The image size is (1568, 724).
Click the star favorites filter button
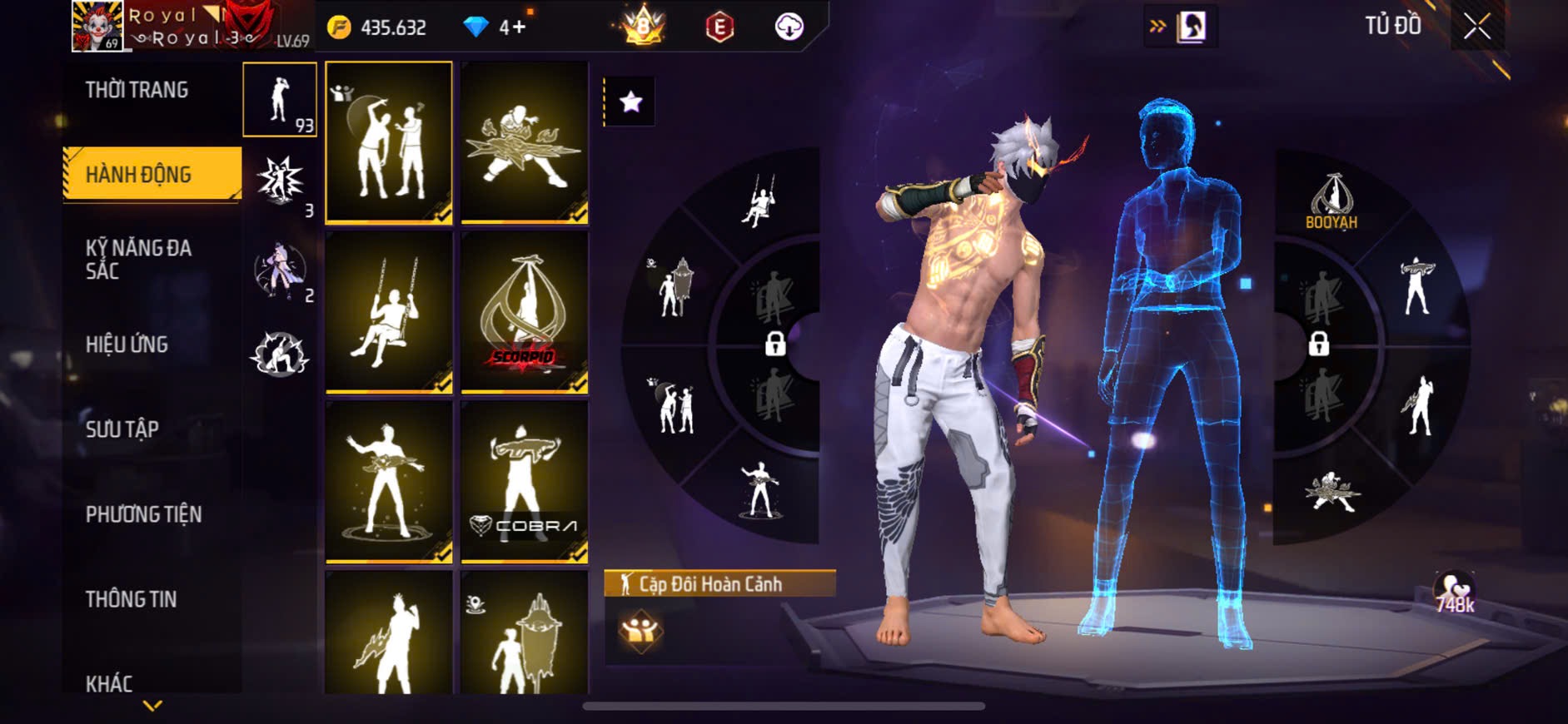pyautogui.click(x=630, y=102)
